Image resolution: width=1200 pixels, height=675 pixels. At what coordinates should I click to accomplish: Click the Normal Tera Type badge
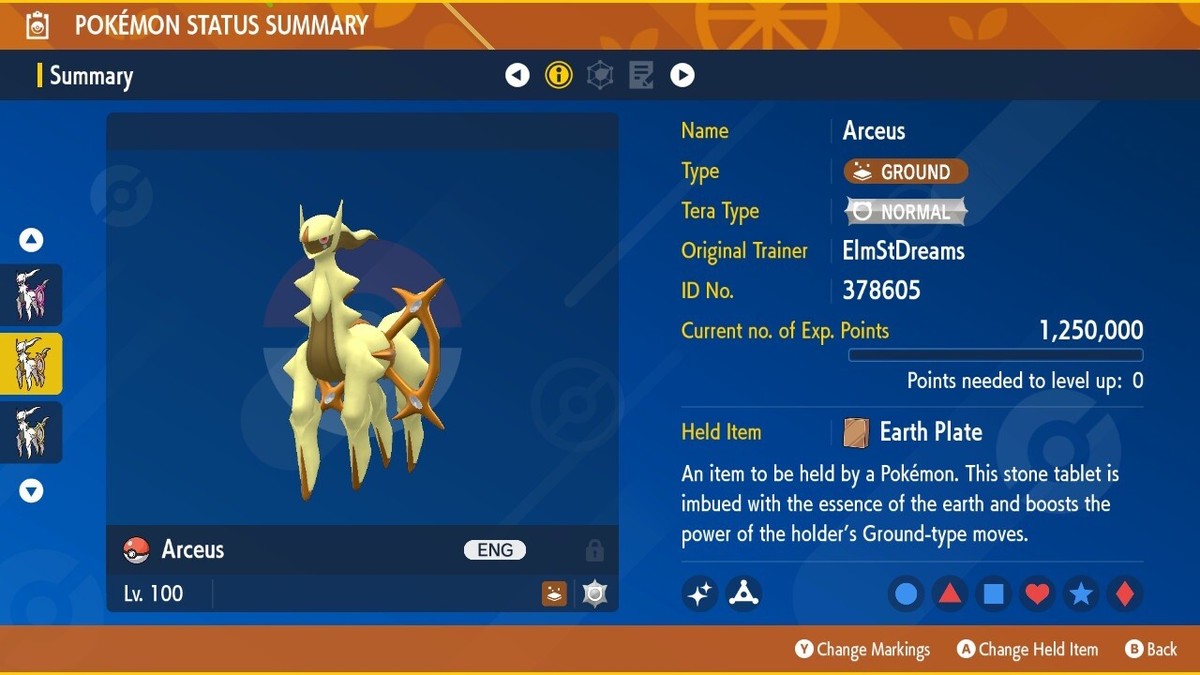click(x=905, y=212)
